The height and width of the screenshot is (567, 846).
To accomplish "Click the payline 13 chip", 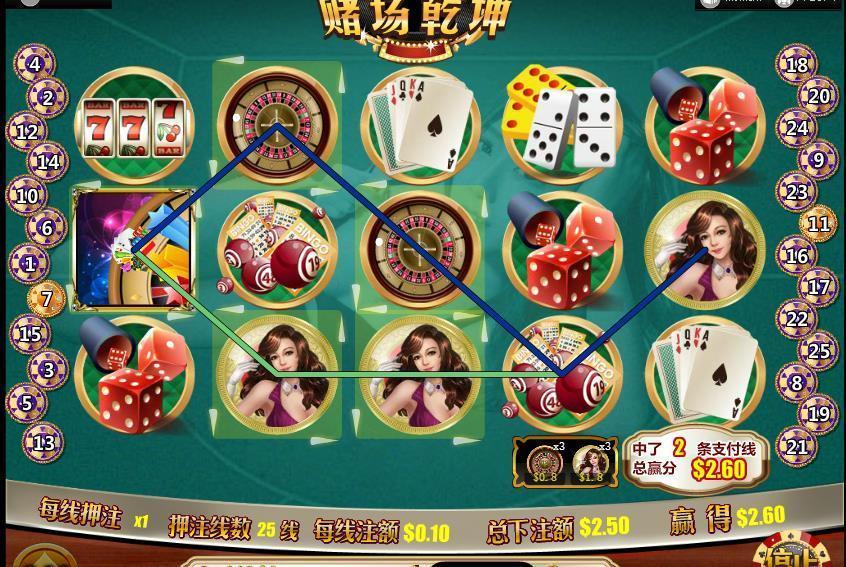I will [44, 441].
